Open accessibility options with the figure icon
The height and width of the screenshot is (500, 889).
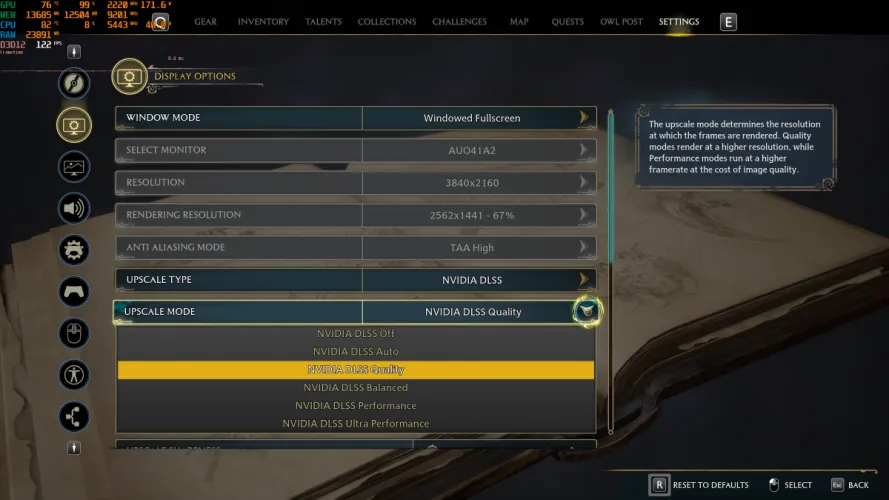tap(74, 375)
